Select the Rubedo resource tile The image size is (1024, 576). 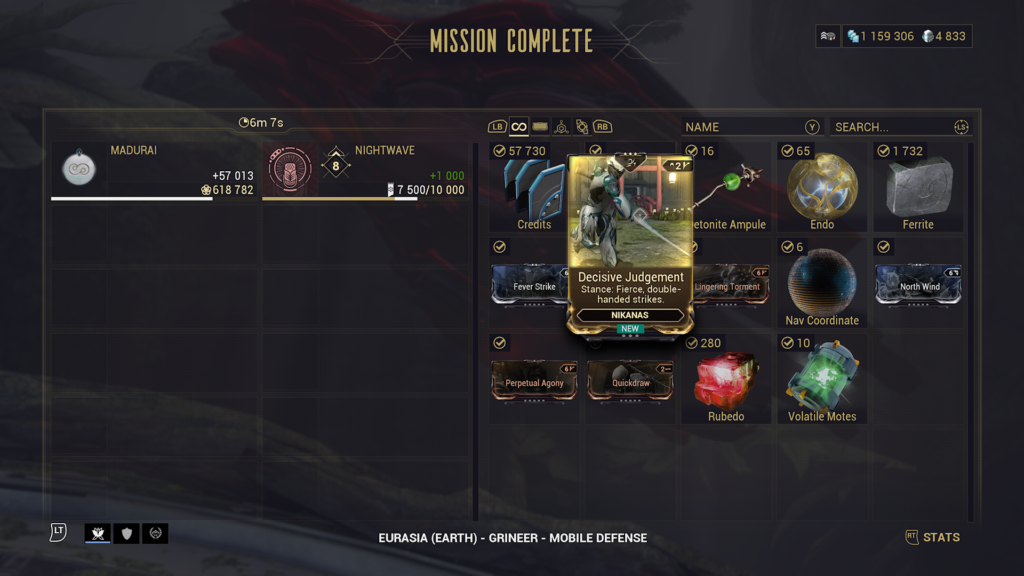726,381
